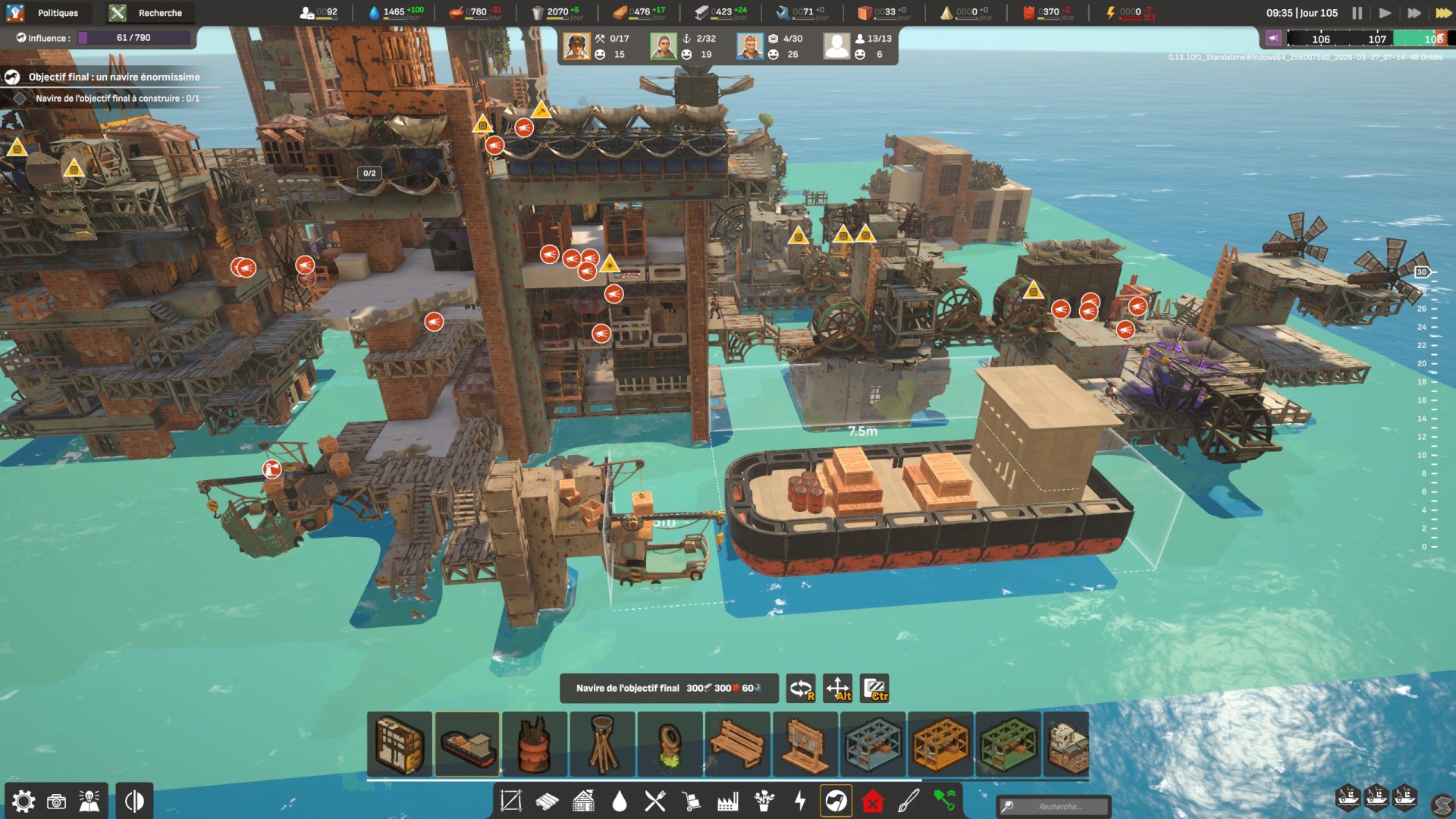Open the food fork-and-knife category

tap(655, 801)
